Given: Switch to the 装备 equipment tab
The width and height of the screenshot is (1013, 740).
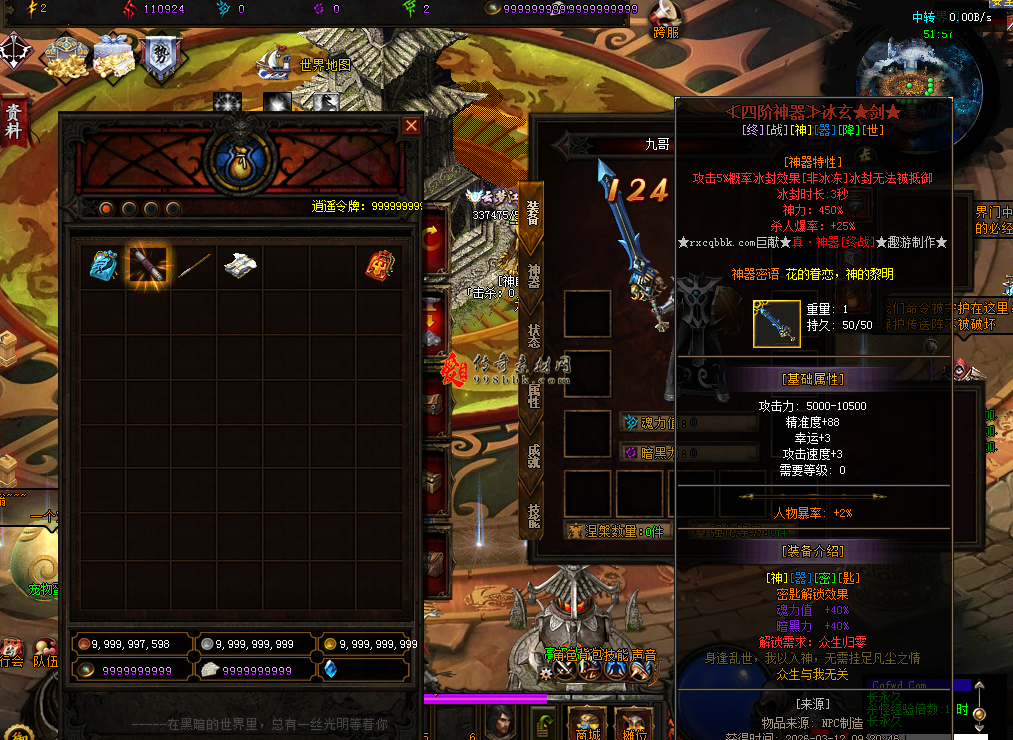Looking at the screenshot, I should pyautogui.click(x=533, y=212).
